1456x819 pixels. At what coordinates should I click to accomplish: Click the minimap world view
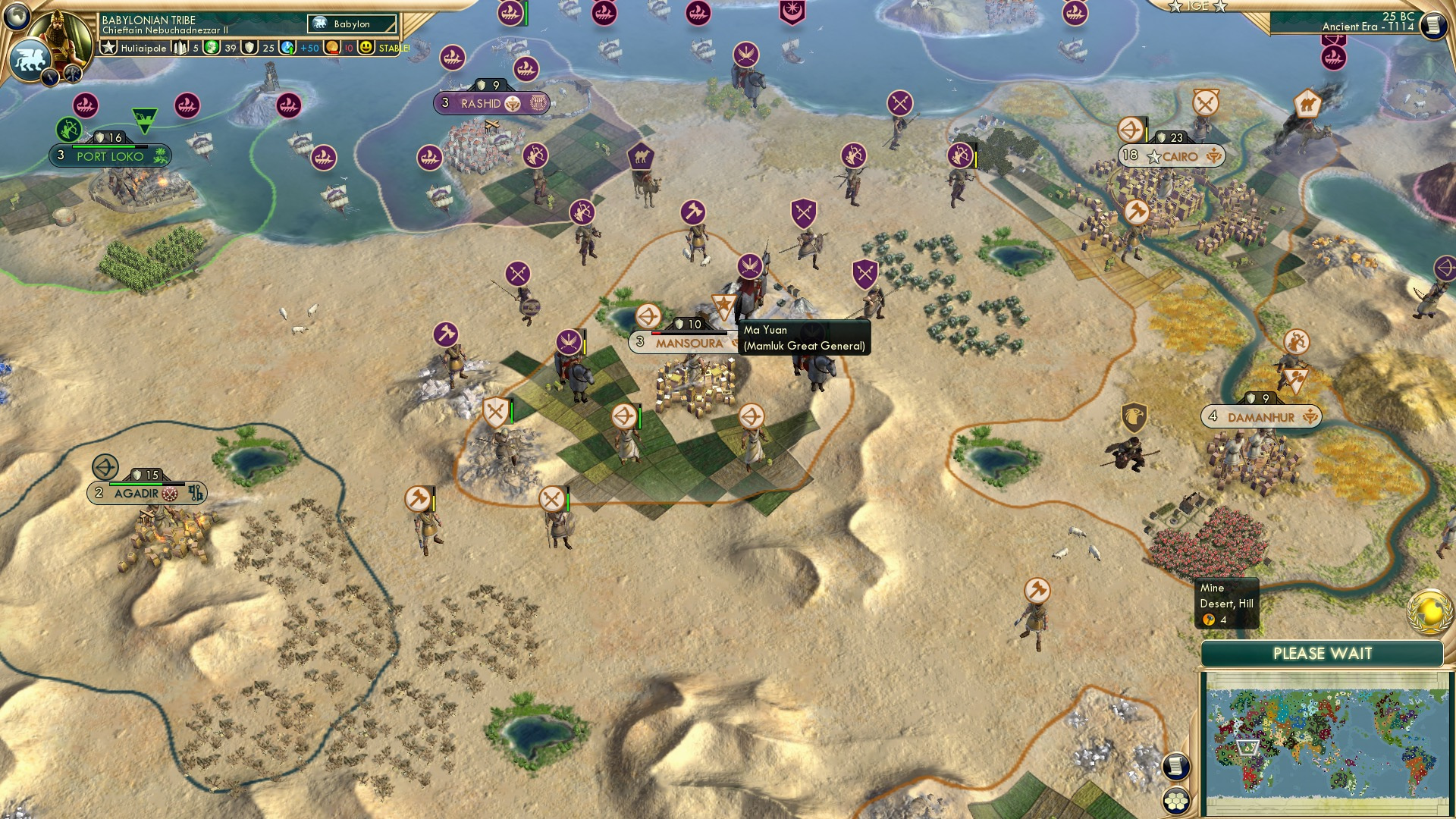[x=1327, y=739]
